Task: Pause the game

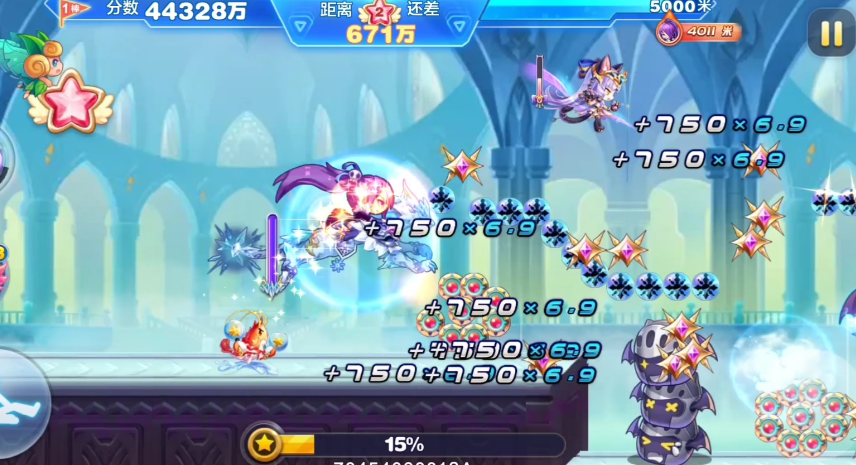Action: click(x=831, y=34)
